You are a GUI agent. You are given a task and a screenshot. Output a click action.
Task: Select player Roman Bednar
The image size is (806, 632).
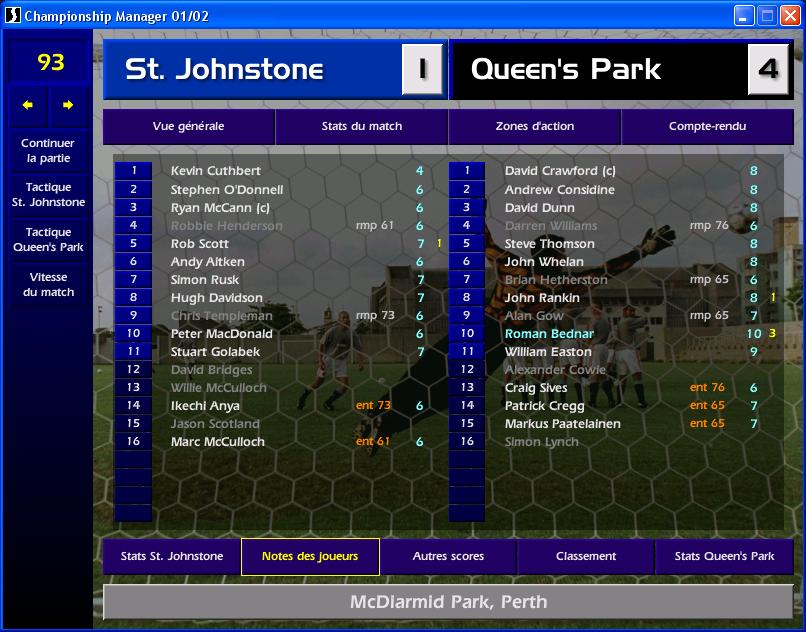[x=549, y=334]
